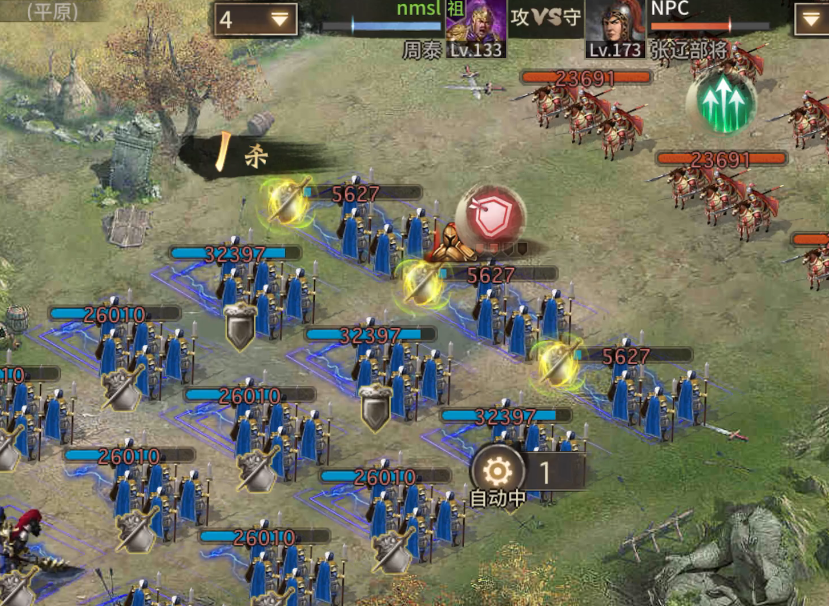Expand the dropdown arrow beside NPC
Screen dimensions: 829x606
tap(810, 19)
